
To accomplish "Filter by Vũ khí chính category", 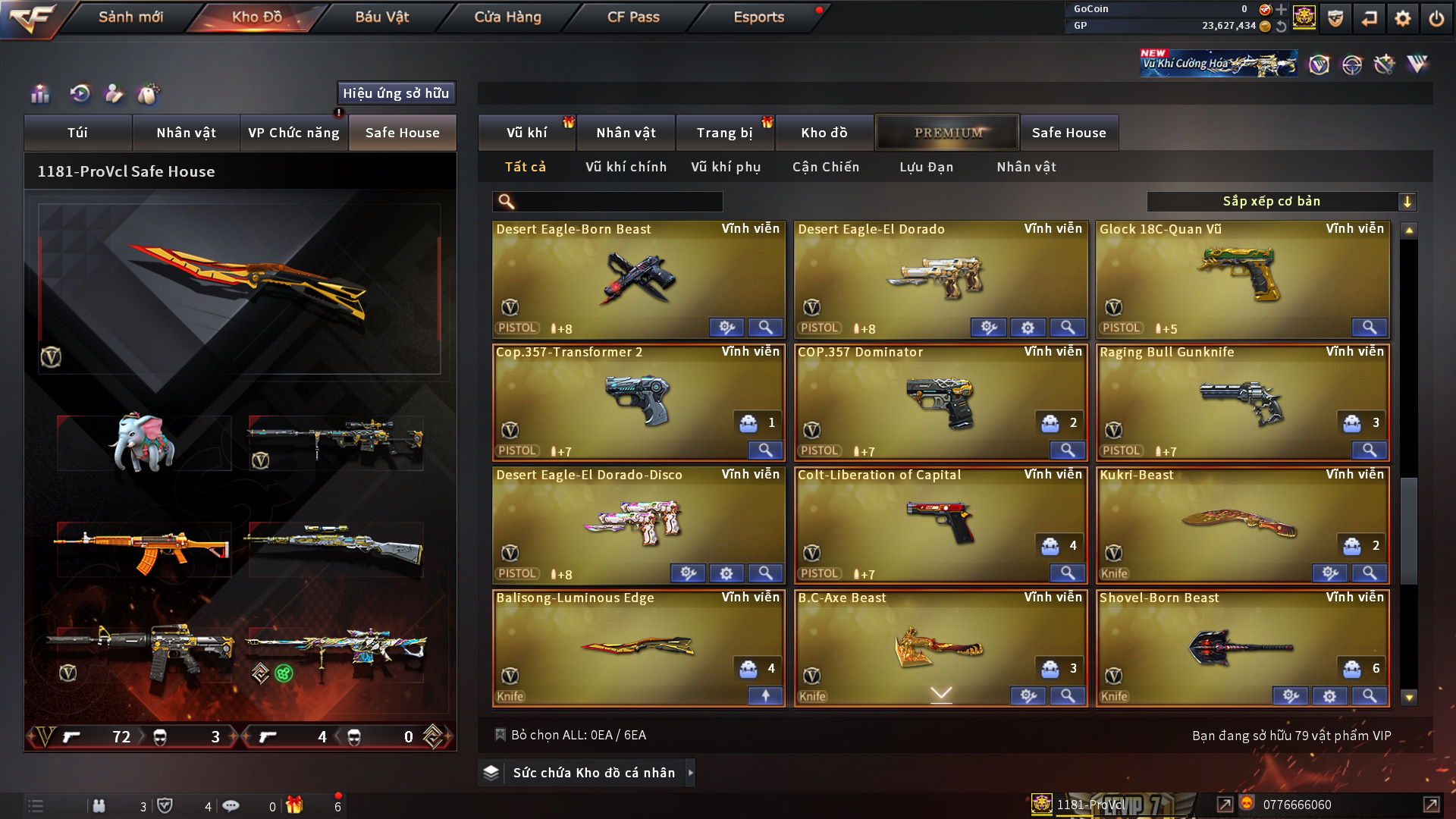I will click(626, 167).
